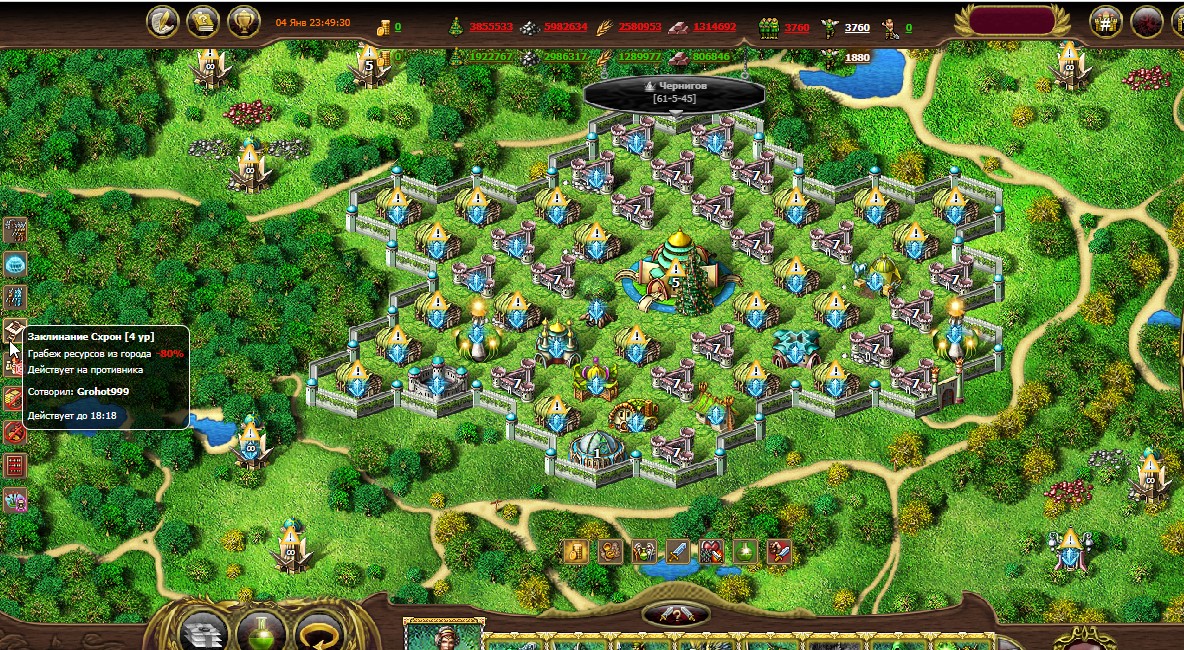
Task: Click the crown scroll button in top bar
Action: [204, 21]
